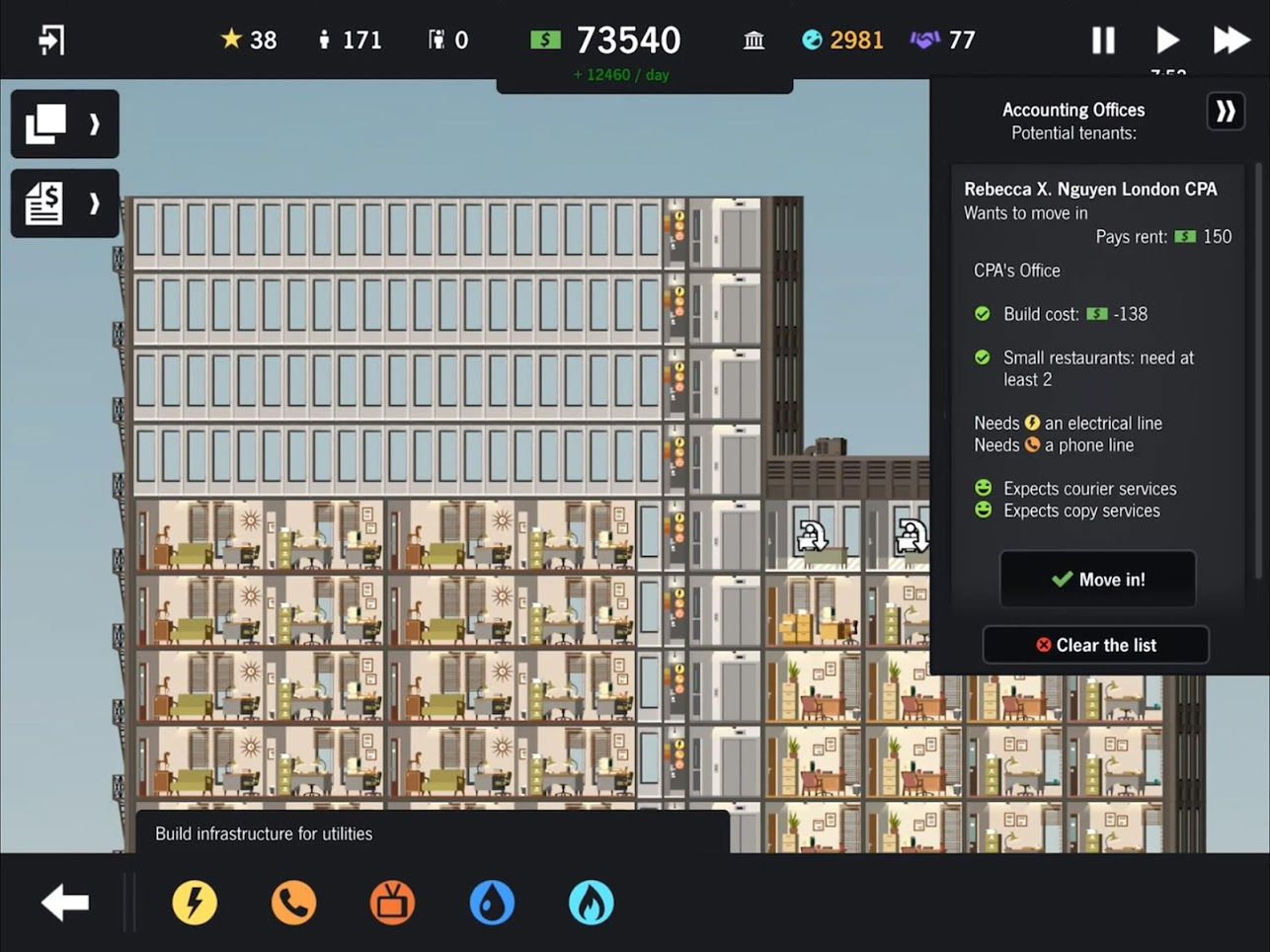This screenshot has height=952, width=1270.
Task: Select the gas line tool
Action: pos(591,902)
